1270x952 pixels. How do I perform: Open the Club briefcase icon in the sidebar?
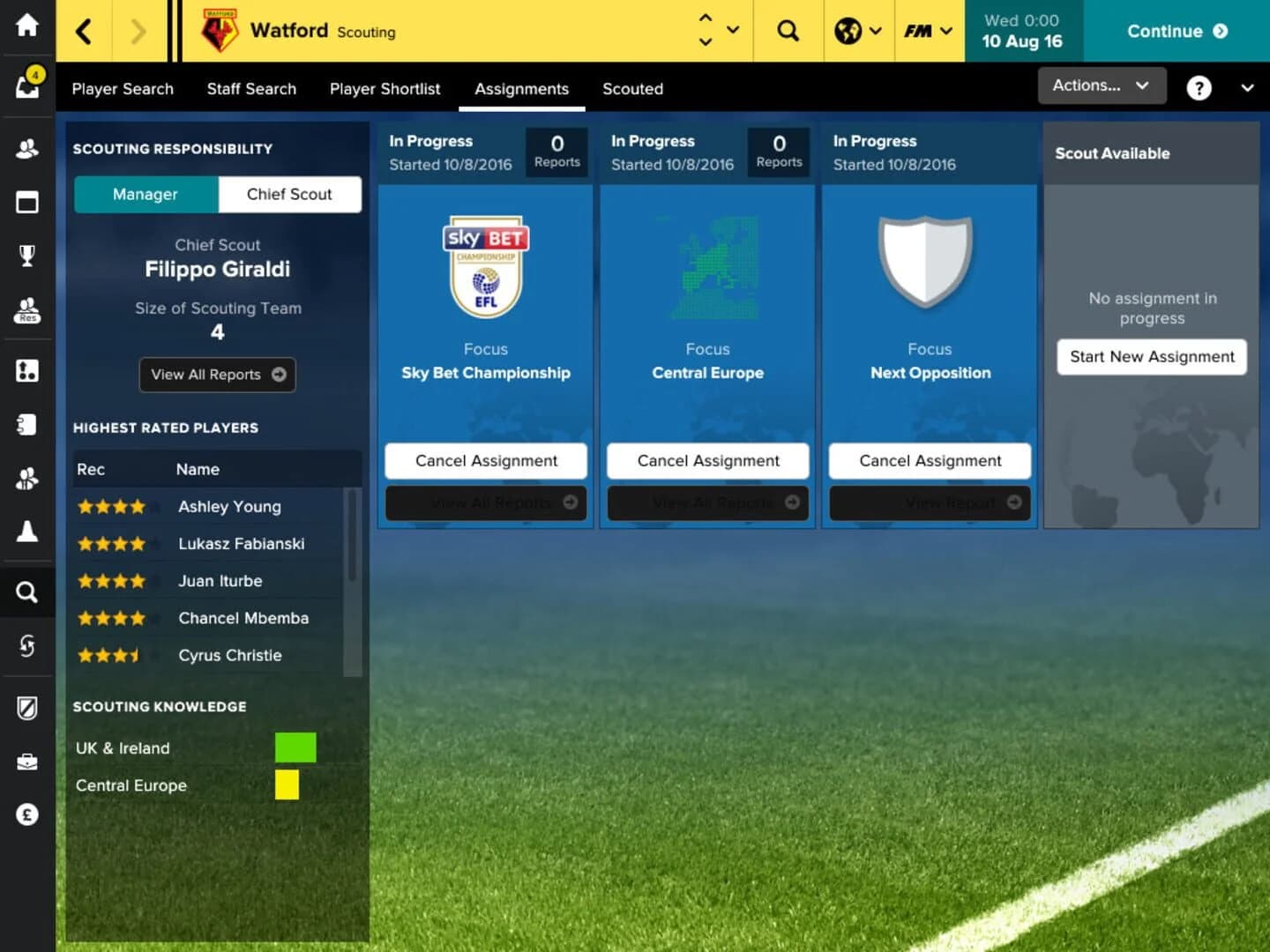(27, 762)
